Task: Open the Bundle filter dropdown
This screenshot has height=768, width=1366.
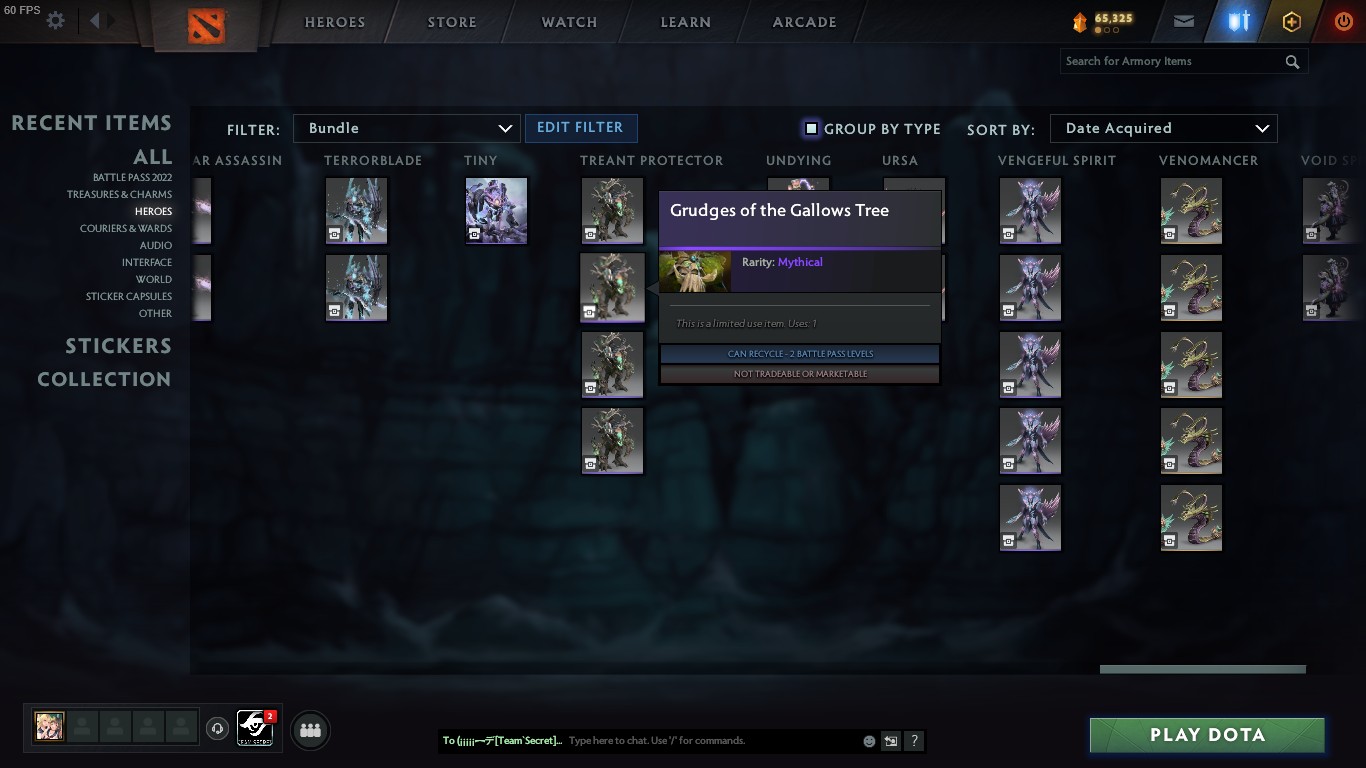Action: (406, 128)
